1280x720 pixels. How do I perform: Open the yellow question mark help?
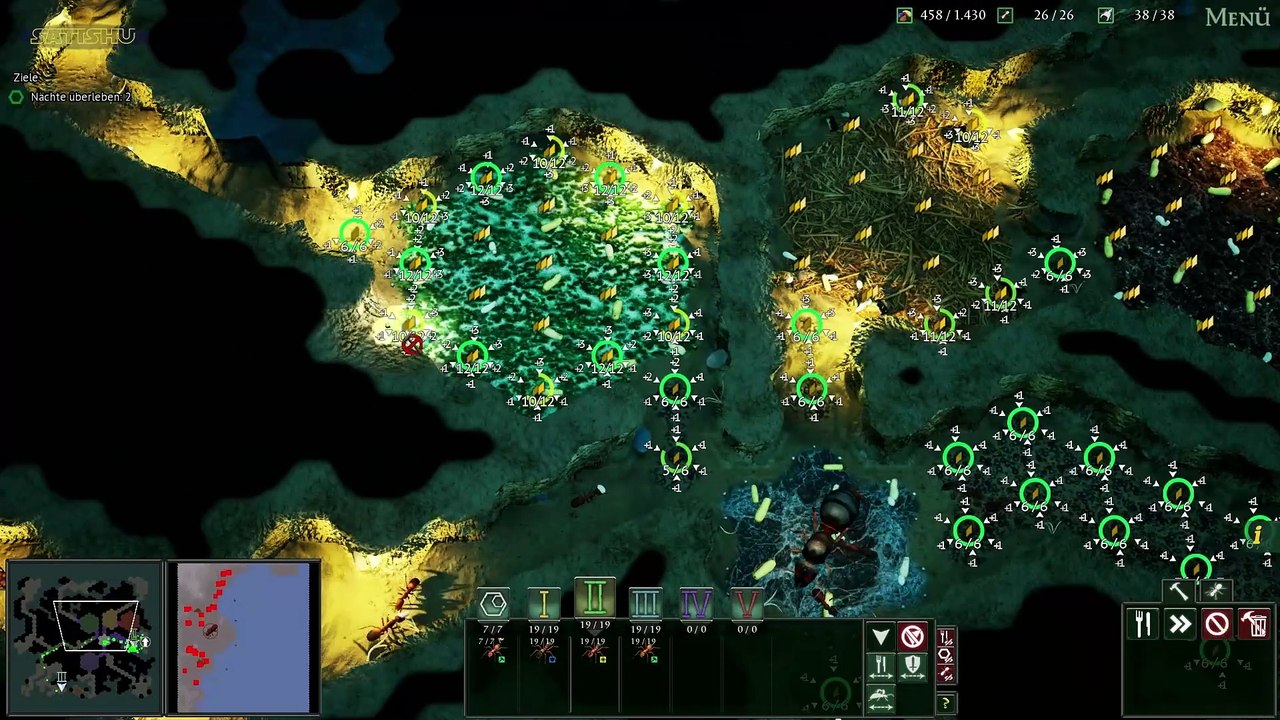click(945, 703)
